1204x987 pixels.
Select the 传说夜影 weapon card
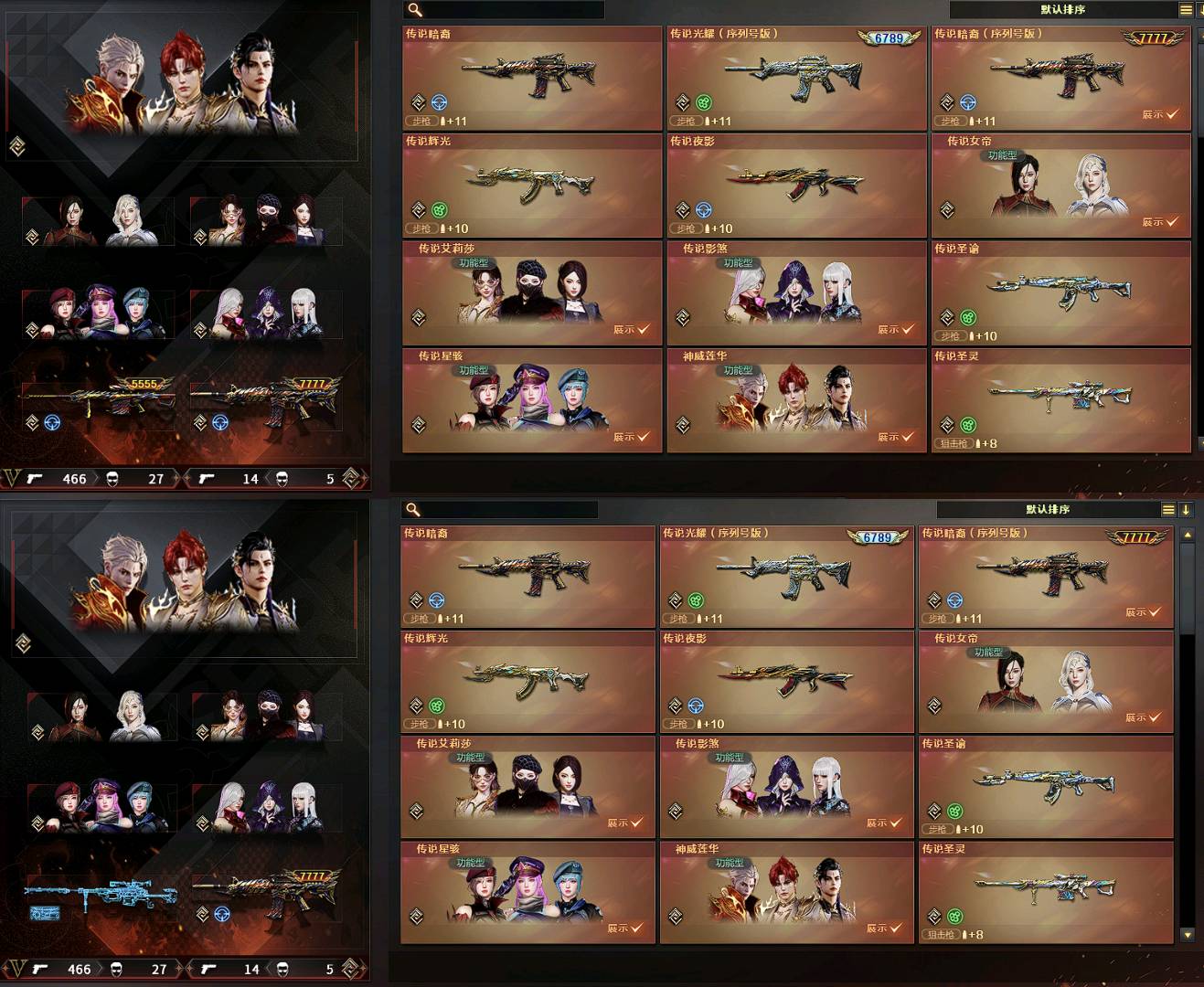[795, 183]
